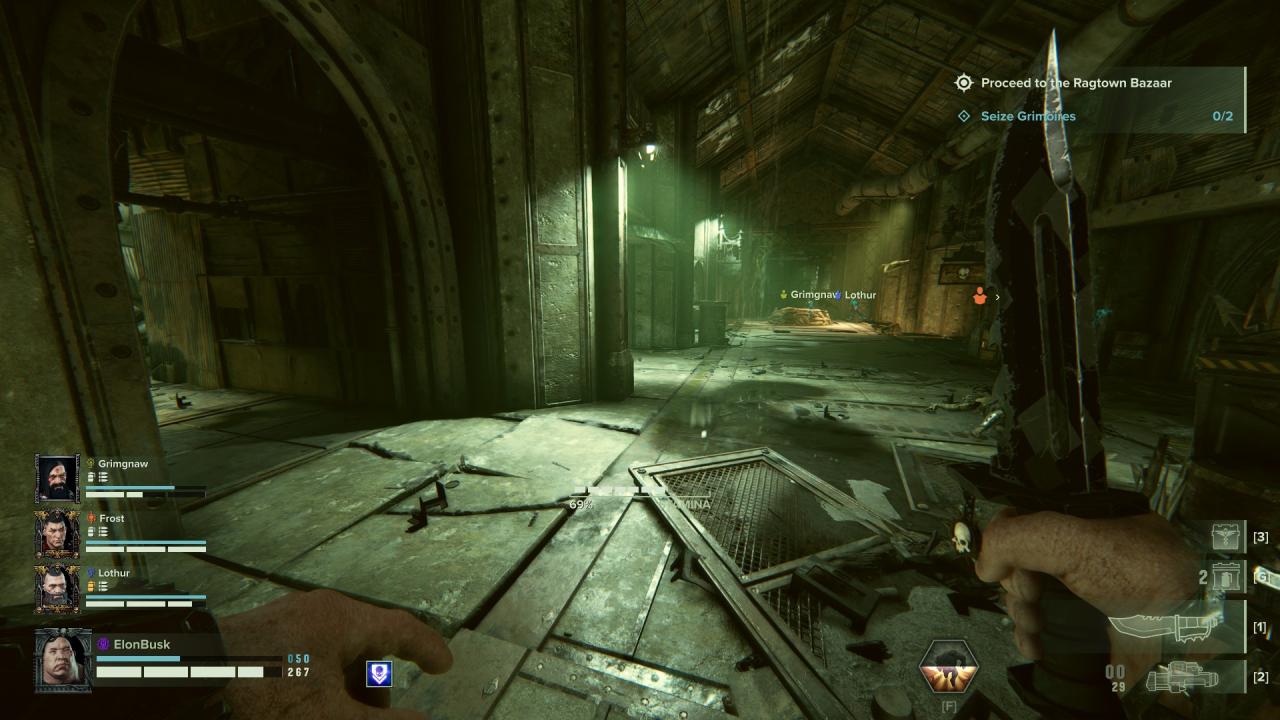Select Frost's teammate portrait
Screen dimensions: 1280x720
[x=57, y=534]
